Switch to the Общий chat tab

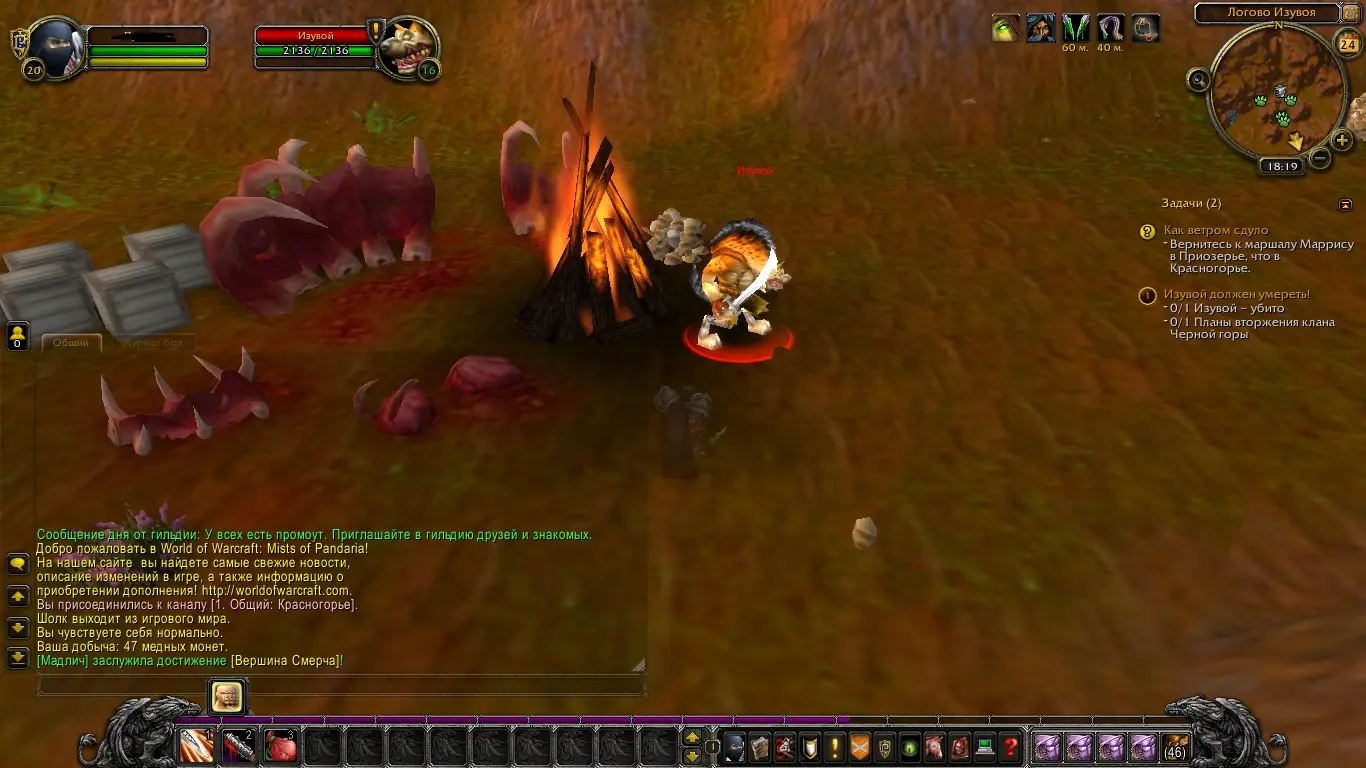(71, 343)
